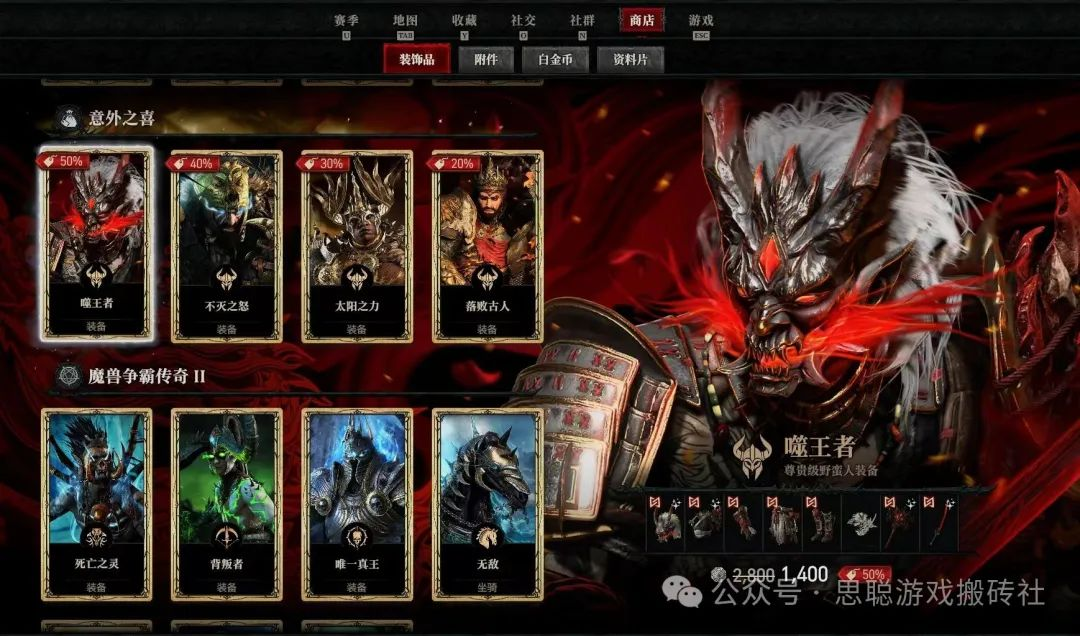View the 资料片 expansion category

pyautogui.click(x=630, y=59)
